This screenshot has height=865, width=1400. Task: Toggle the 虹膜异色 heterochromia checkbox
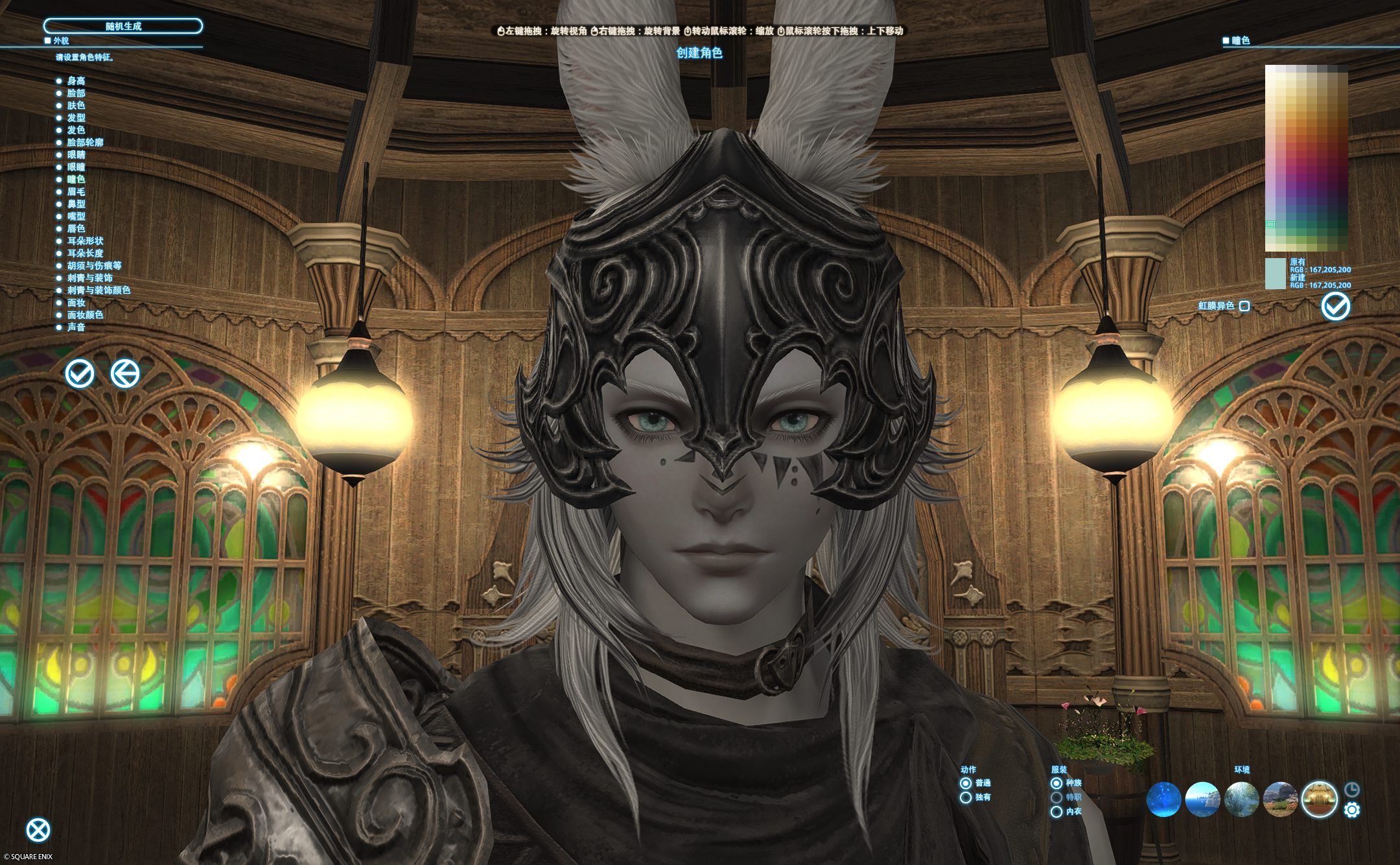1244,306
